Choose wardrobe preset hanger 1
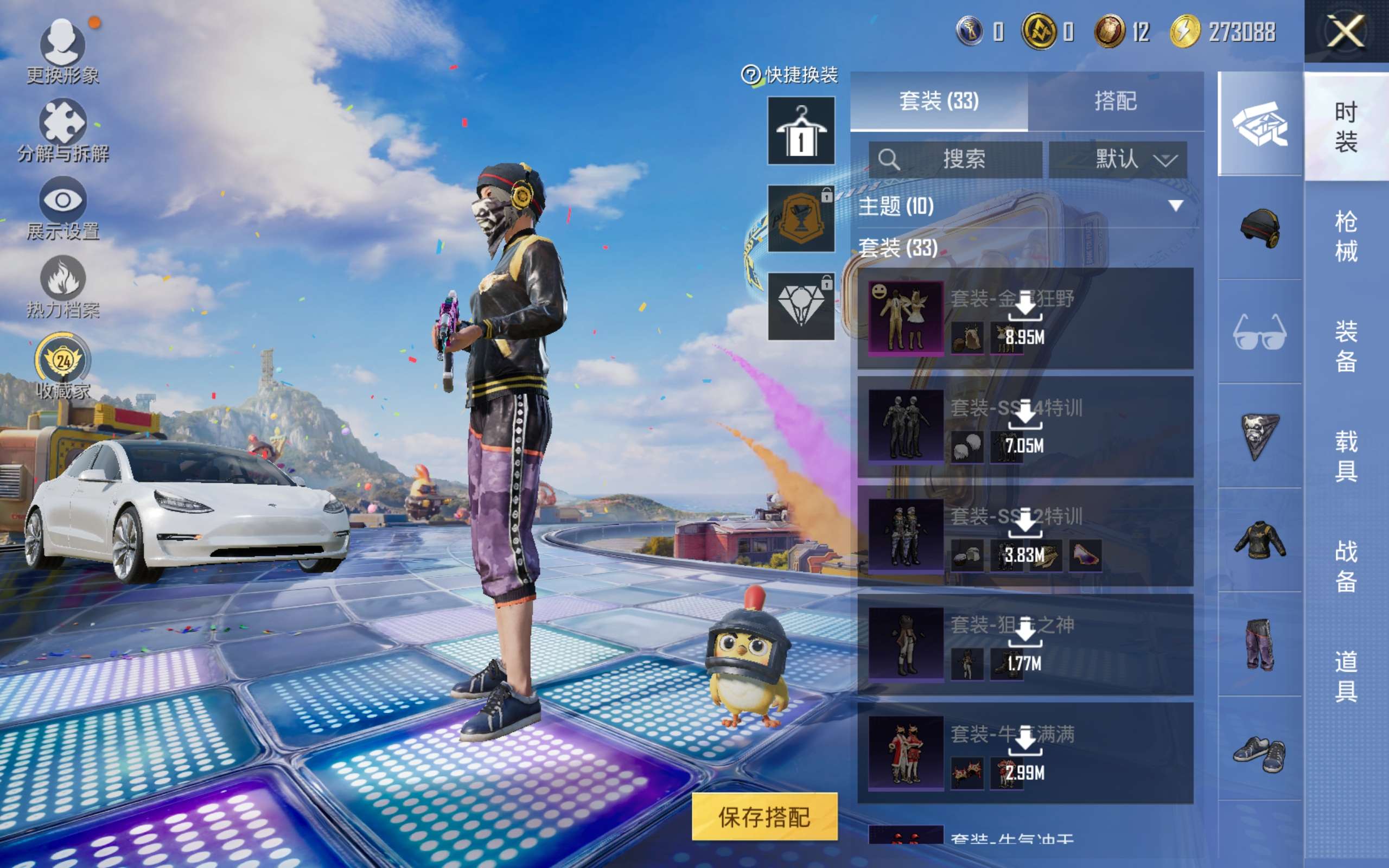 pyautogui.click(x=801, y=131)
